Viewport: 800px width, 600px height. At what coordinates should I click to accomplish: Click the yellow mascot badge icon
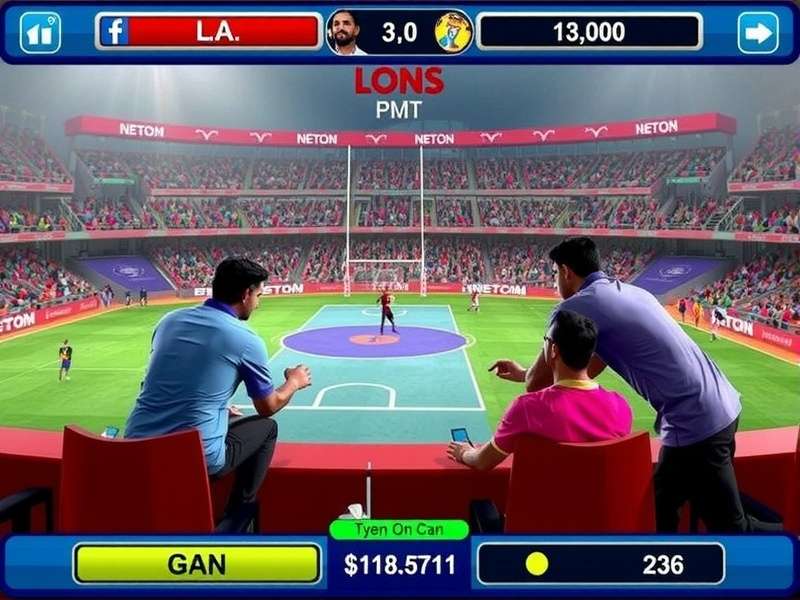[x=453, y=32]
